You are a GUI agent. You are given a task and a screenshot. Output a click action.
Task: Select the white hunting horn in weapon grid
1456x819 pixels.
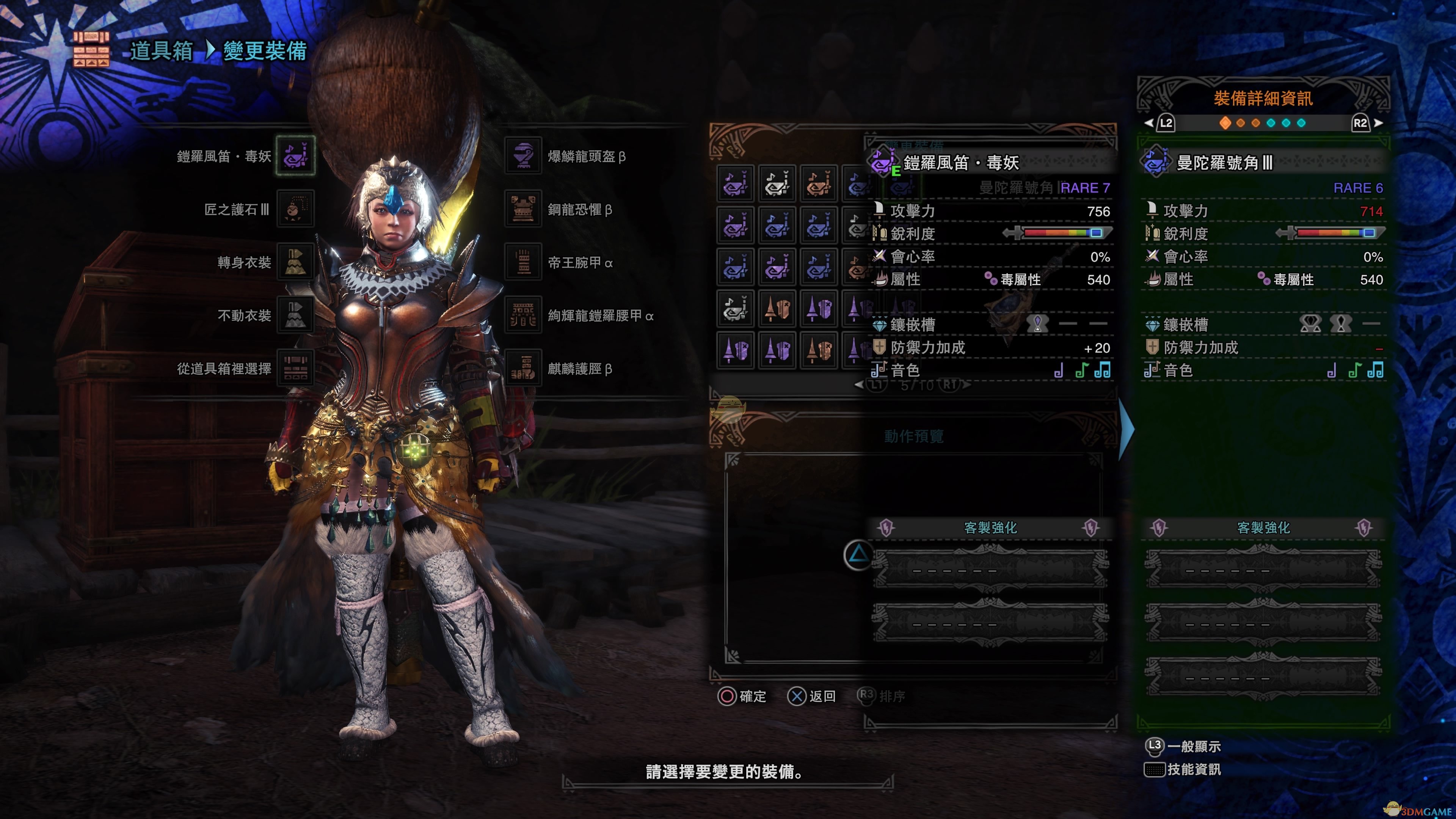[x=777, y=184]
